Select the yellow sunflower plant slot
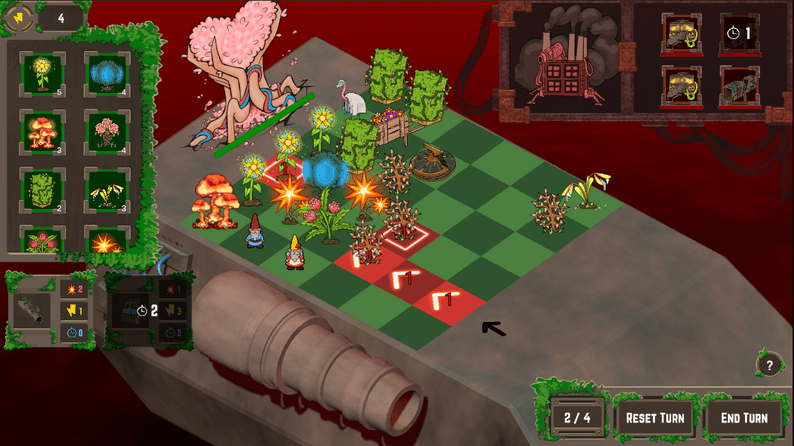 (x=43, y=73)
